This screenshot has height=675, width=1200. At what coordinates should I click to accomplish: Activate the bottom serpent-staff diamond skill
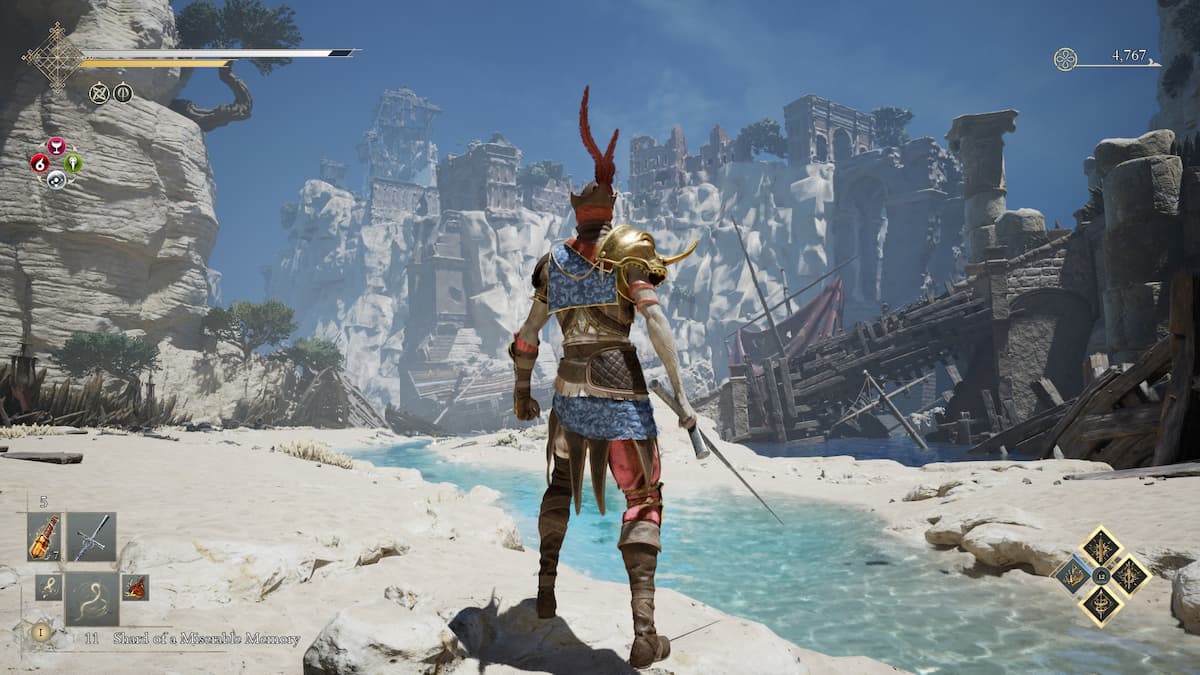pos(1101,606)
